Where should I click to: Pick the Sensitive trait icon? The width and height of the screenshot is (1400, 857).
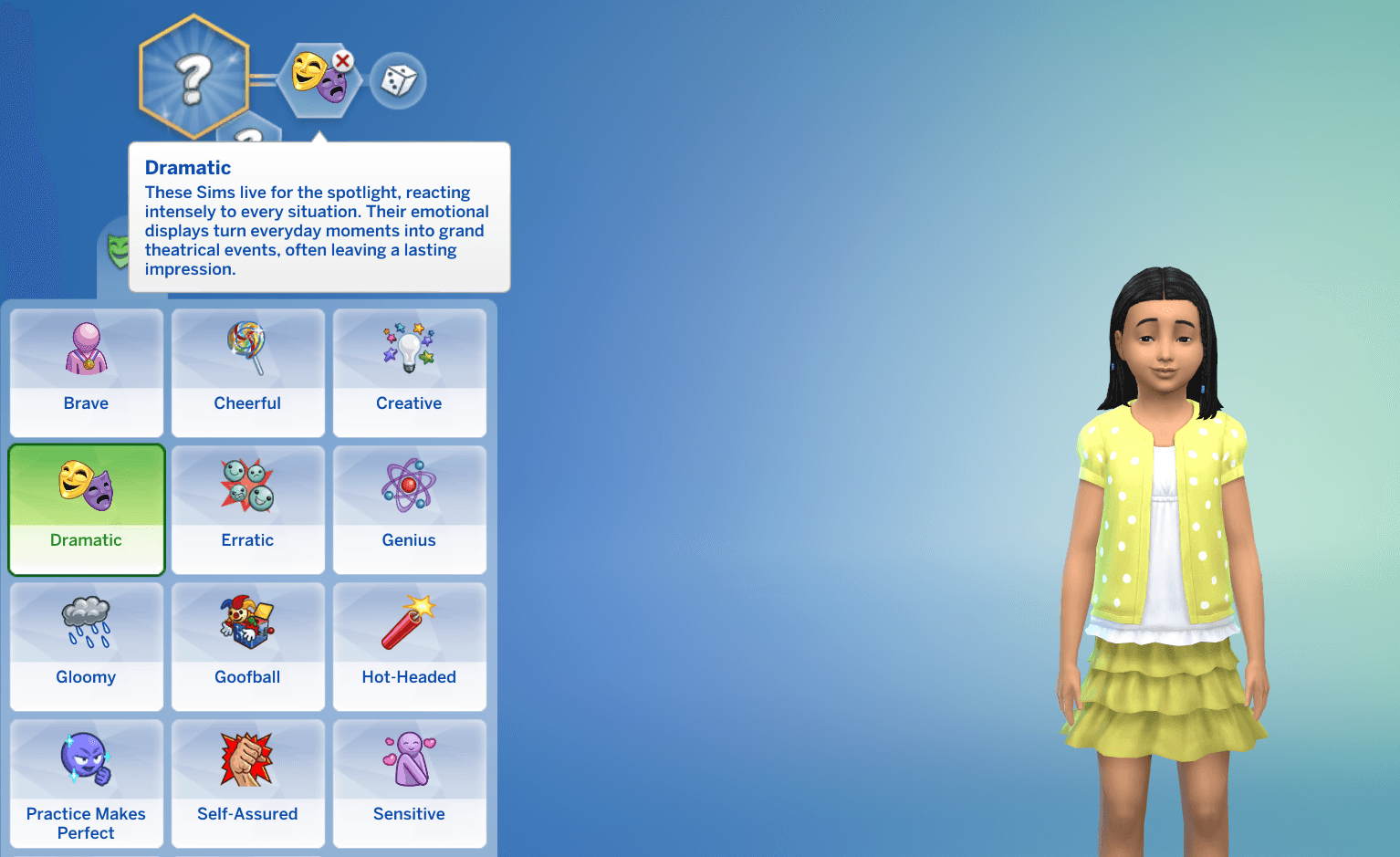click(x=409, y=759)
